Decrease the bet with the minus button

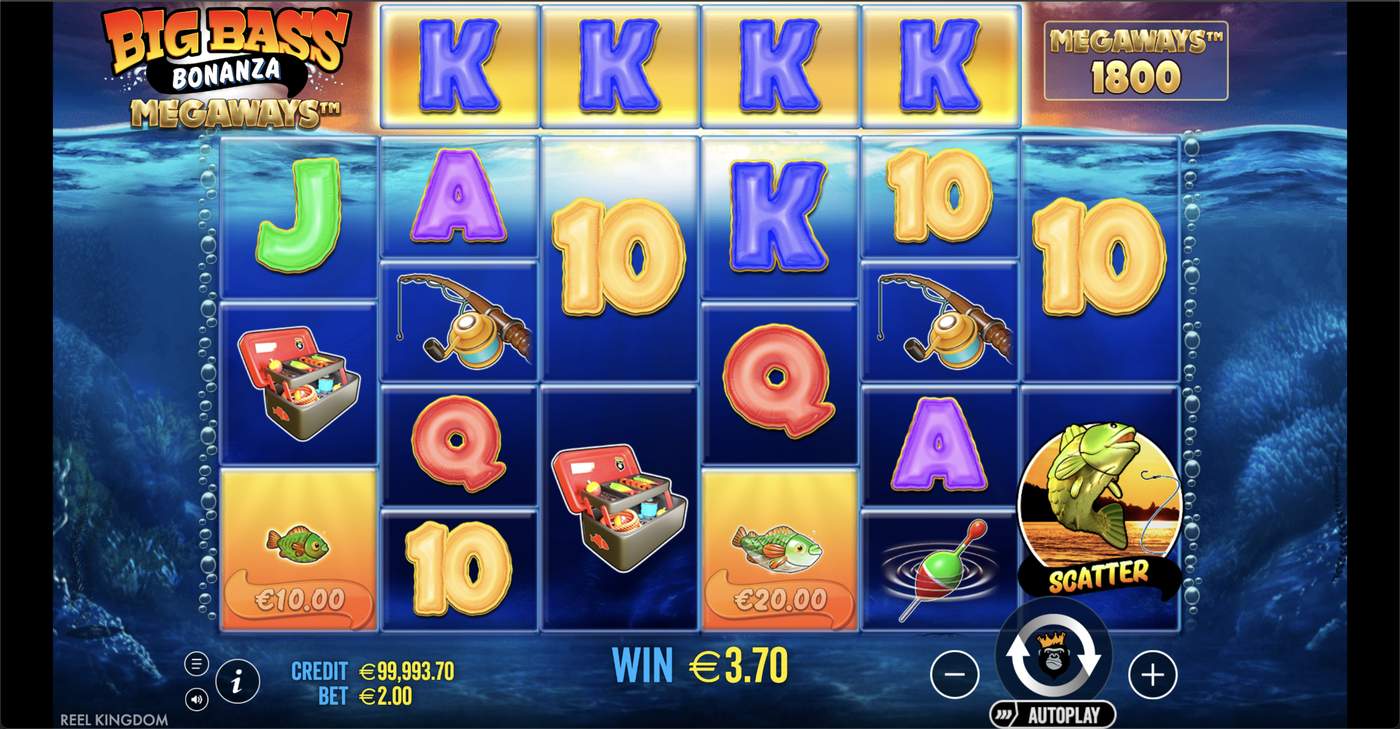point(954,676)
